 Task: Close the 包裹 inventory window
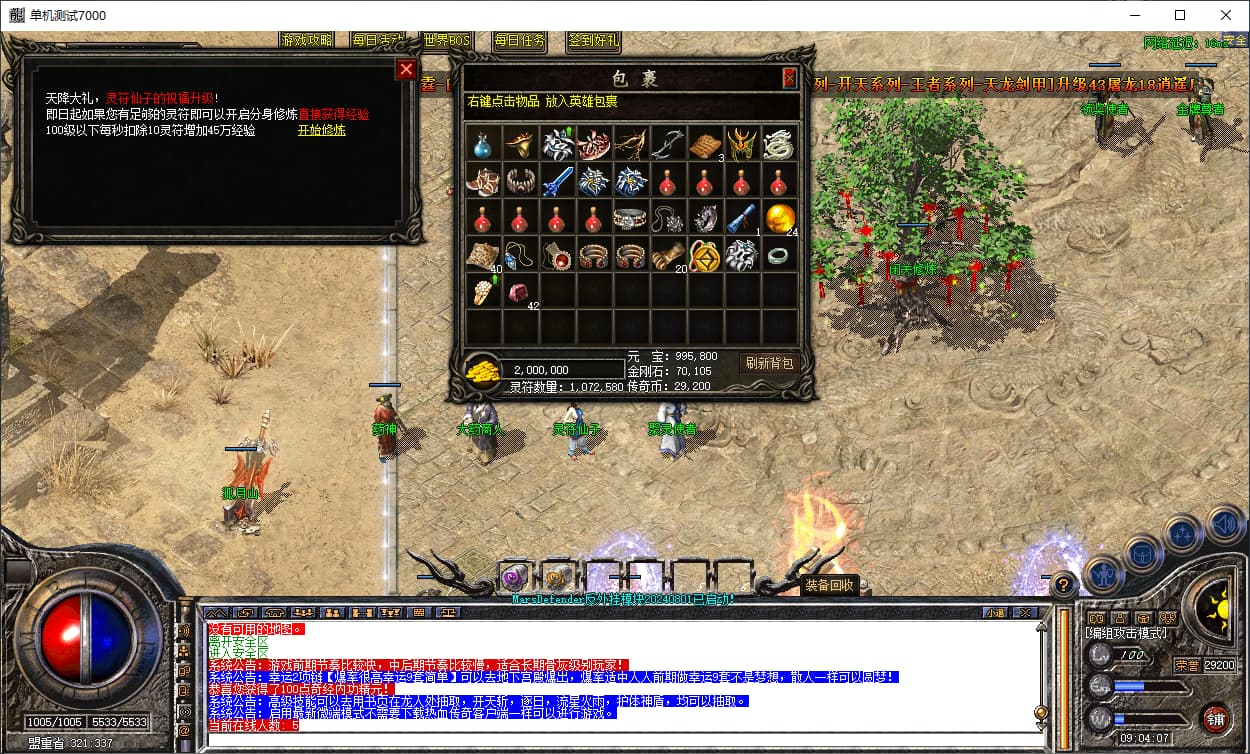tap(789, 78)
